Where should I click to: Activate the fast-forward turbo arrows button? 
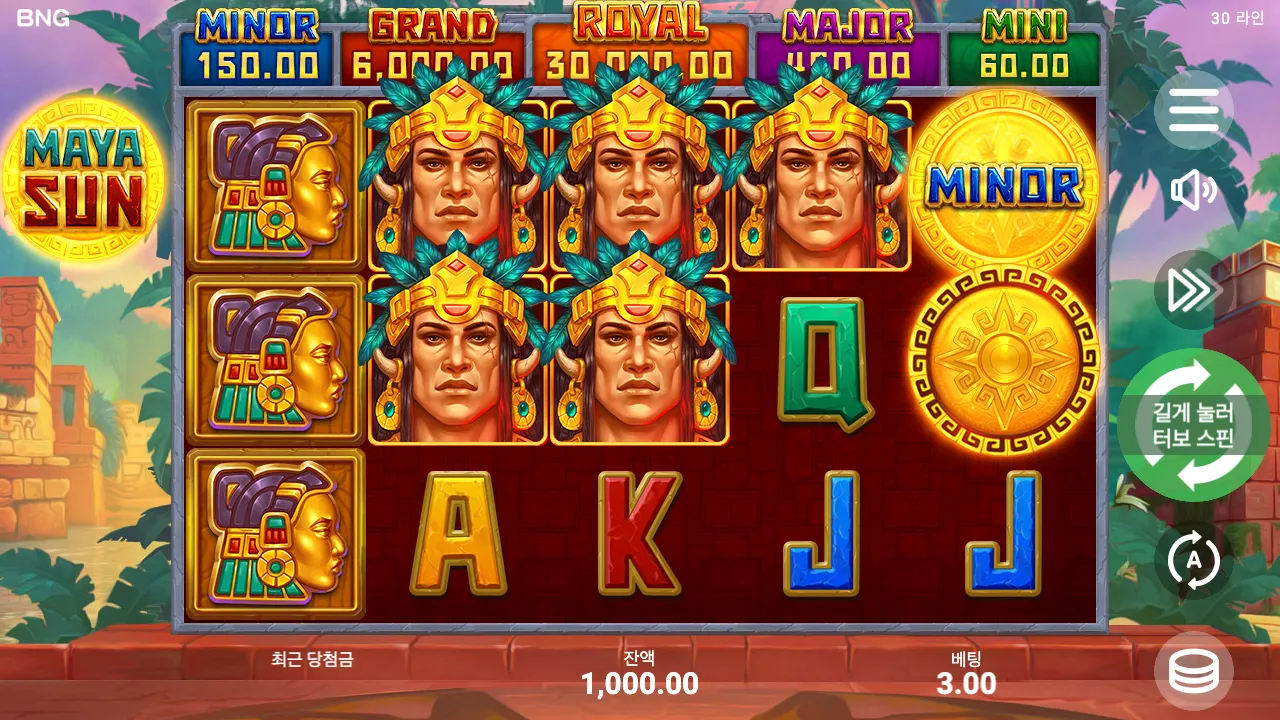point(1193,290)
